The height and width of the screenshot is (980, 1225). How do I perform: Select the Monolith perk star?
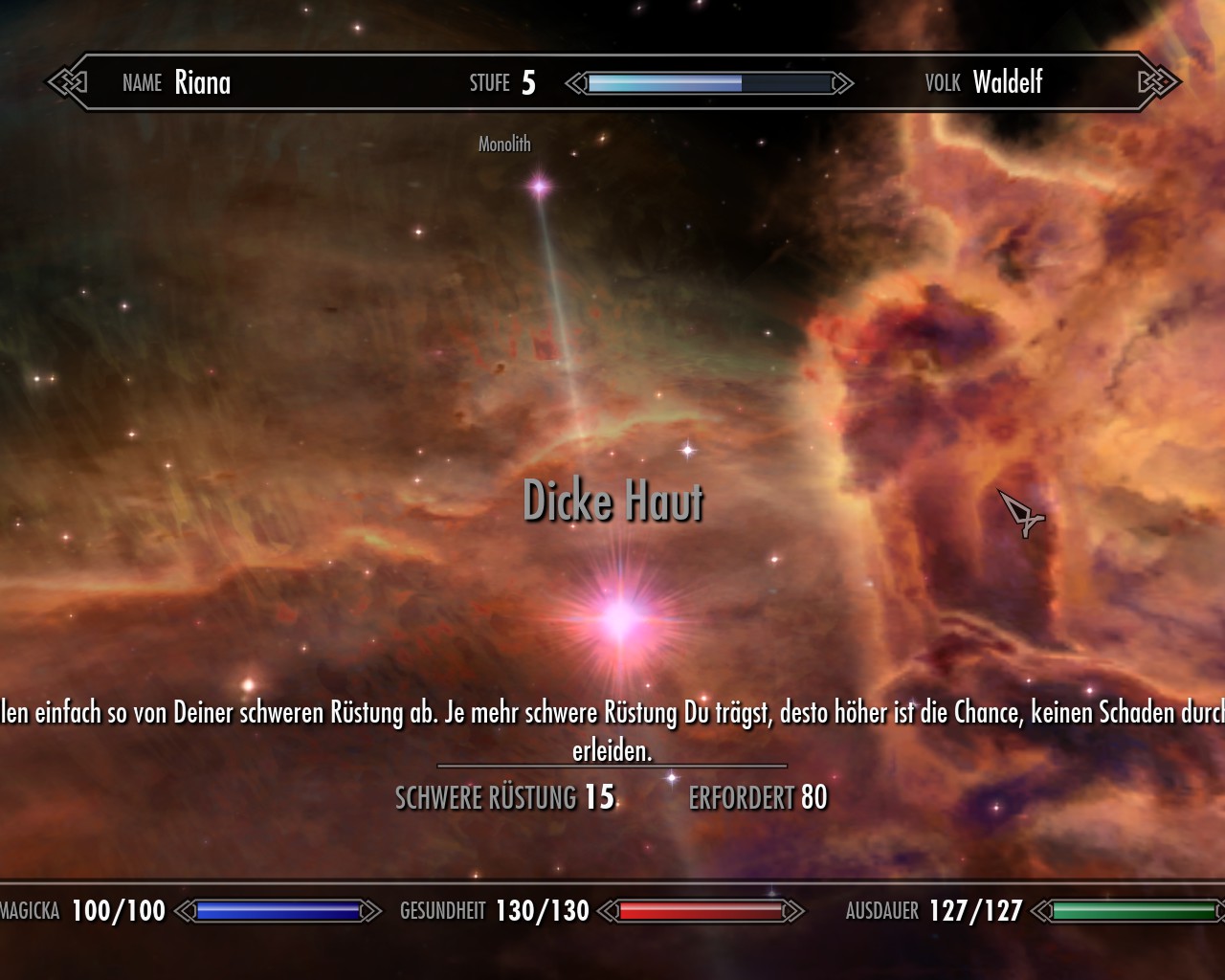pos(540,187)
